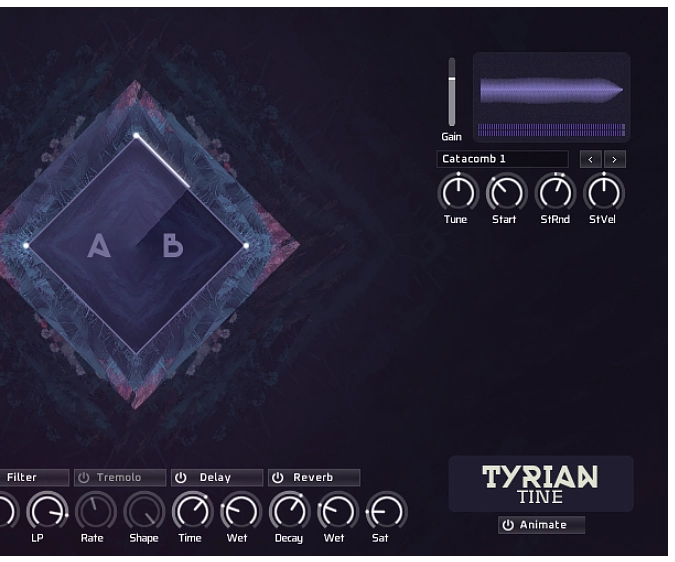Go to the previous sample with the left arrow
This screenshot has height=562, width=675.
[590, 159]
